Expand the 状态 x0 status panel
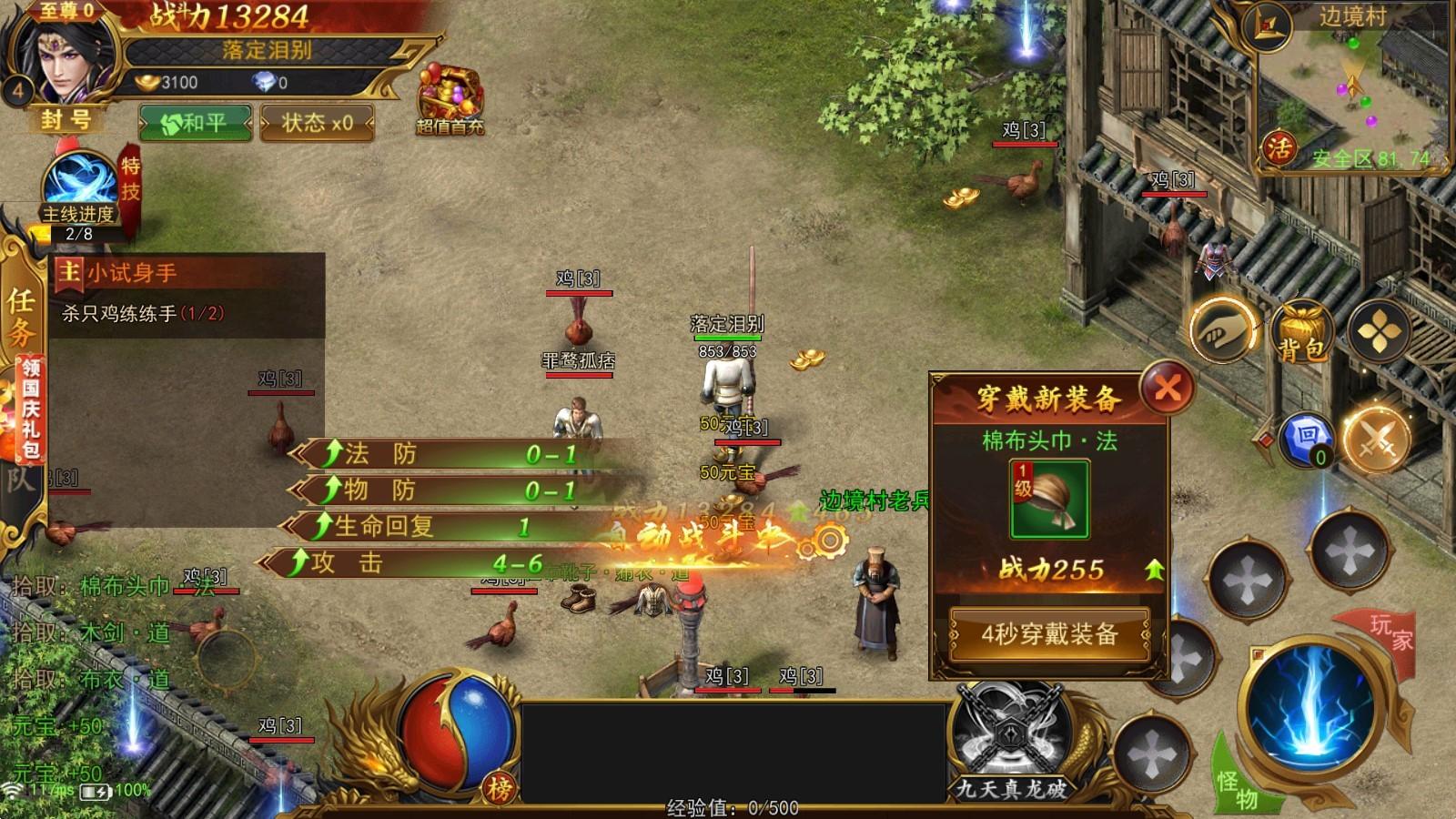 pos(315,121)
